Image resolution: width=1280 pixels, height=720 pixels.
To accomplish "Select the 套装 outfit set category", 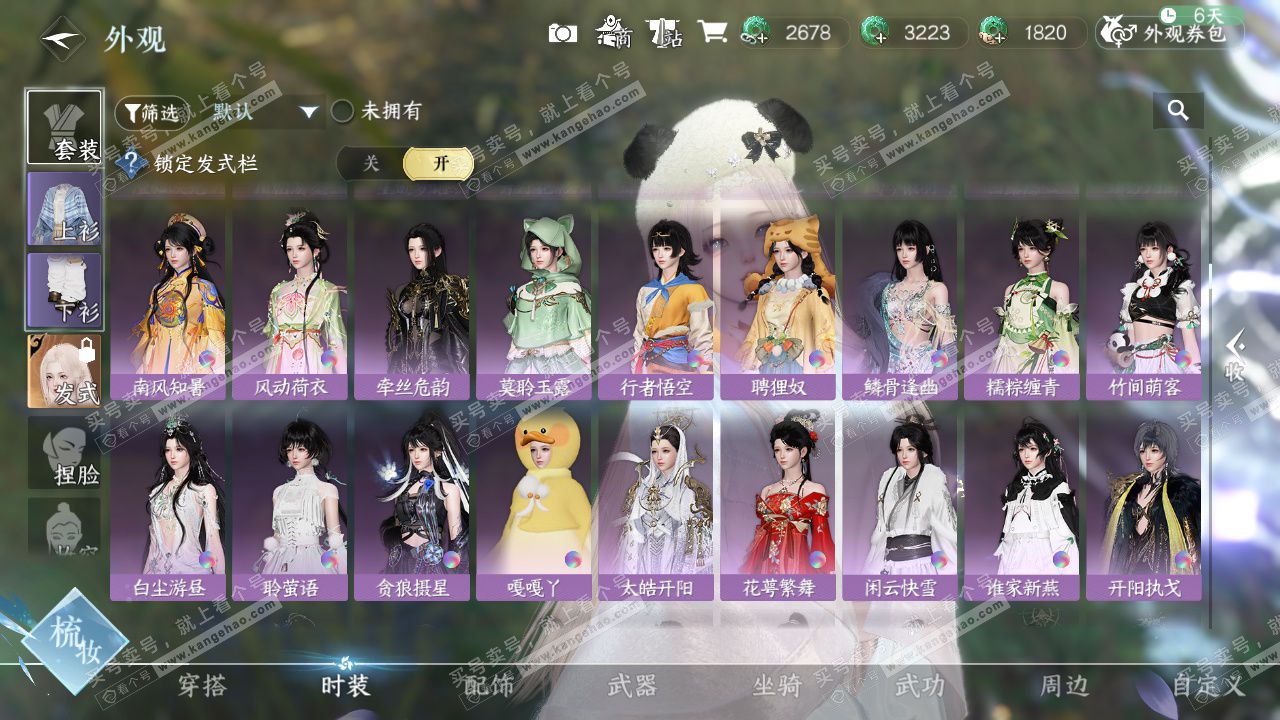I will tap(65, 127).
